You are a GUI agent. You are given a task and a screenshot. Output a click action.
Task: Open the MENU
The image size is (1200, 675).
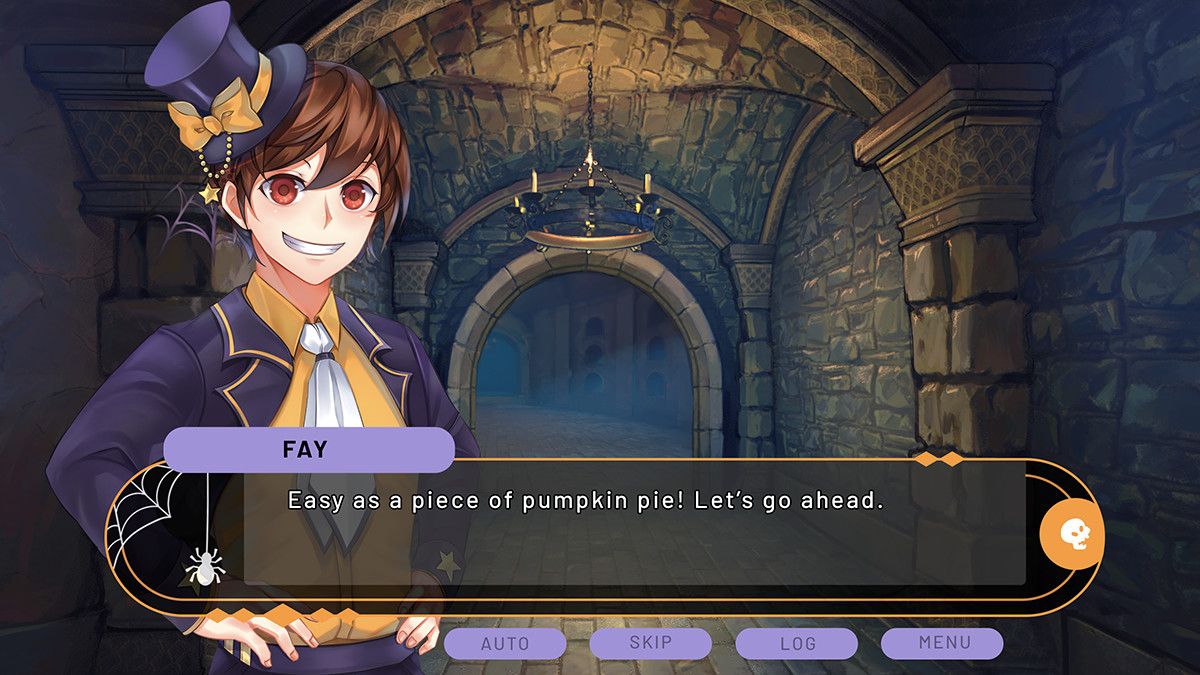click(x=942, y=643)
